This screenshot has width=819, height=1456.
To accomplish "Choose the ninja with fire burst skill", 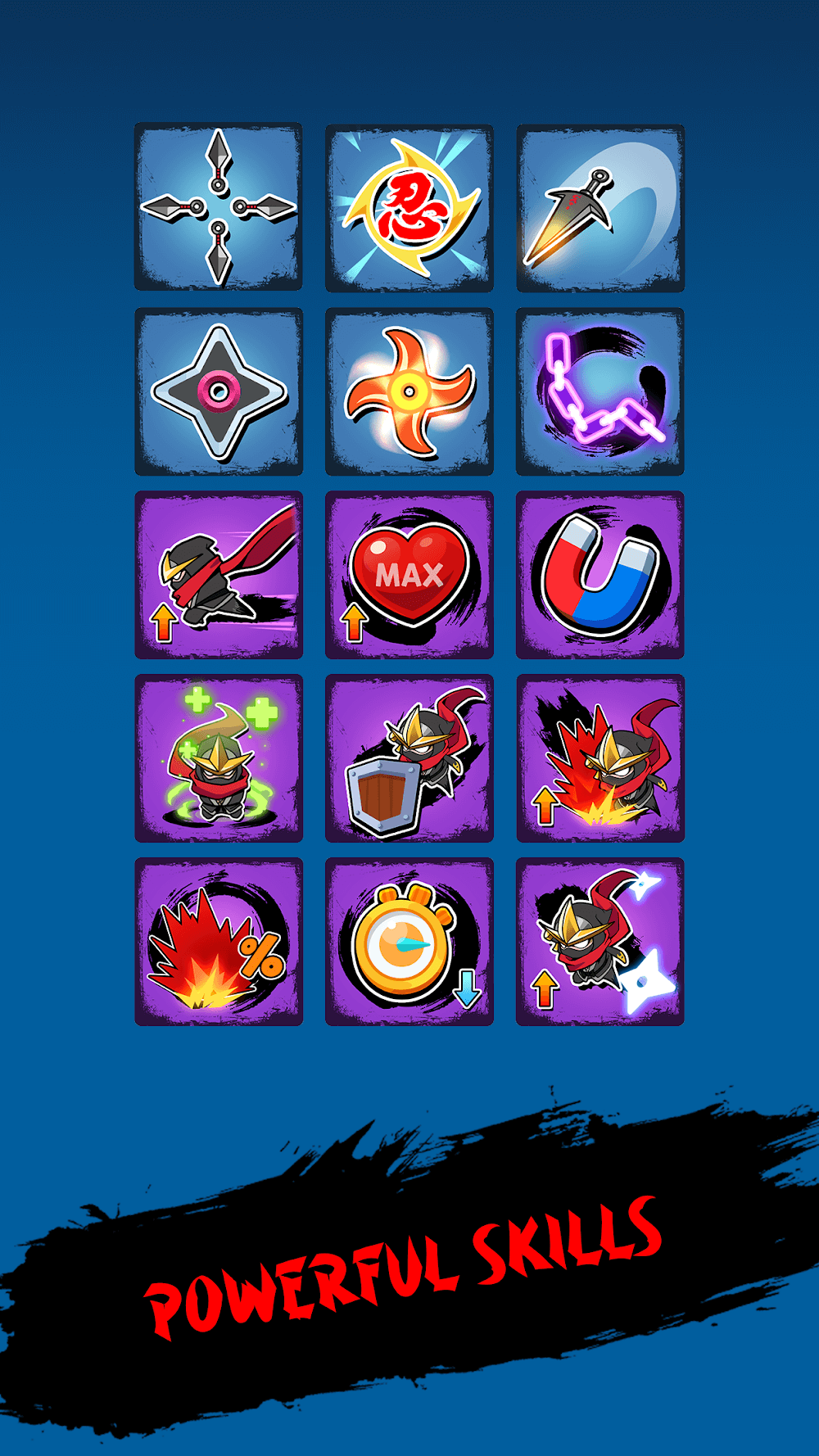I will pos(600,758).
